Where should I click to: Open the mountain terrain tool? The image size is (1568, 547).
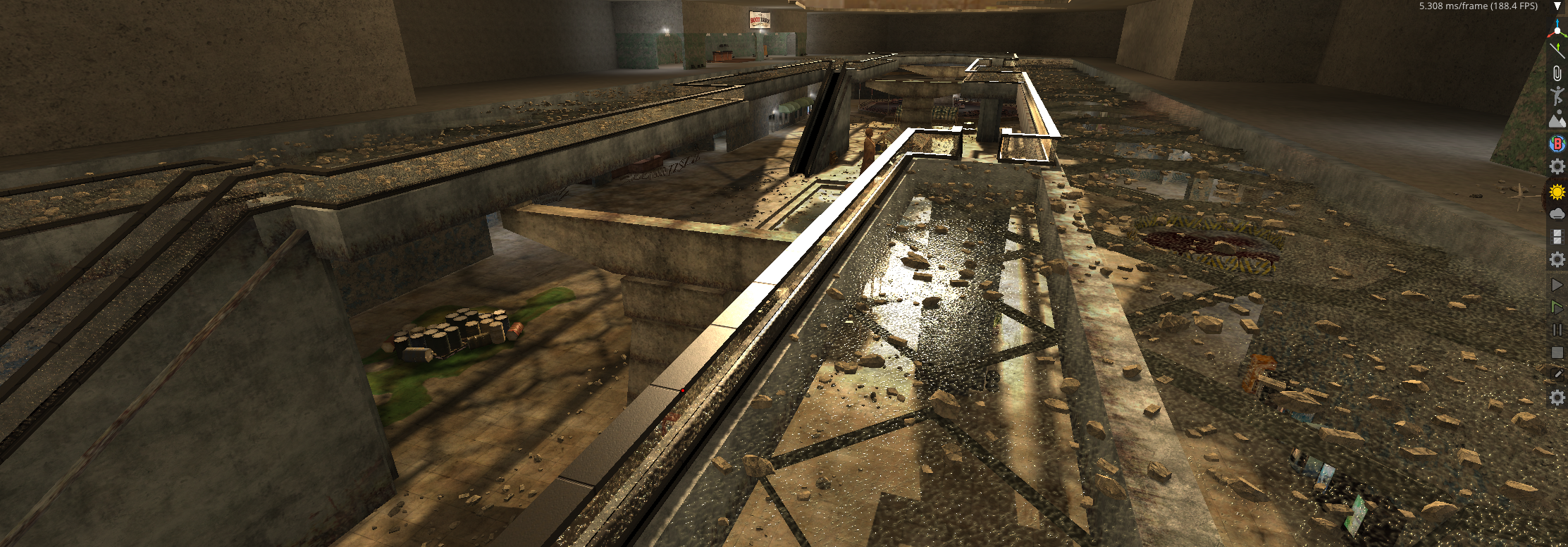tap(1557, 119)
